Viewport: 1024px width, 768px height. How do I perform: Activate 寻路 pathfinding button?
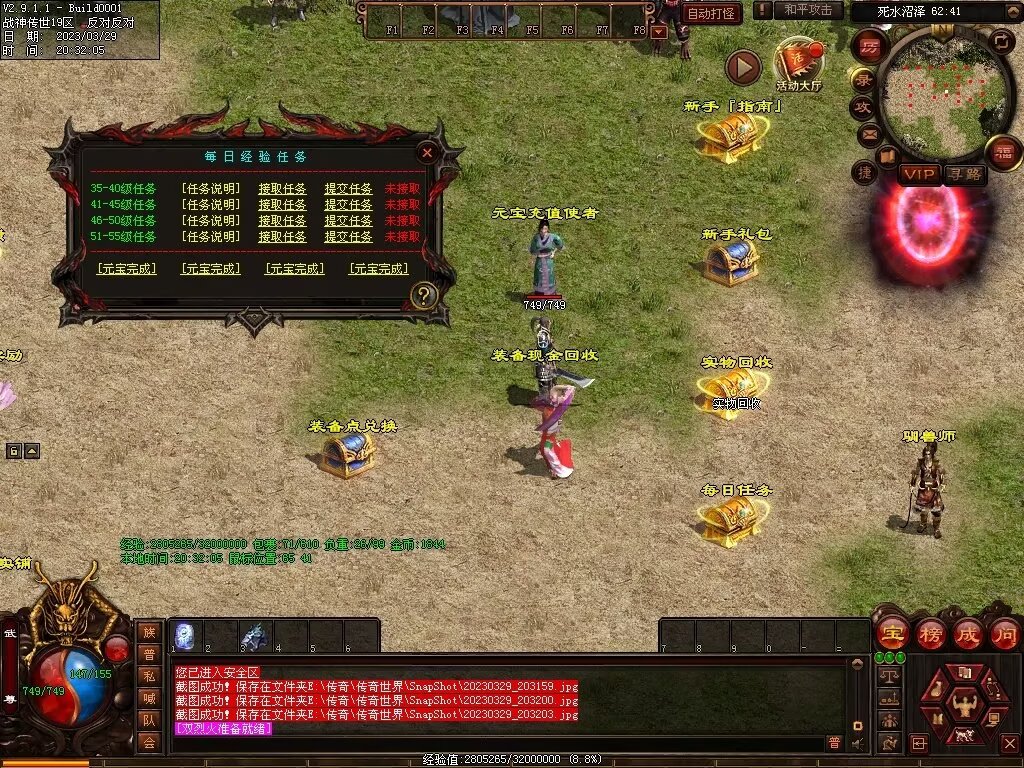965,175
